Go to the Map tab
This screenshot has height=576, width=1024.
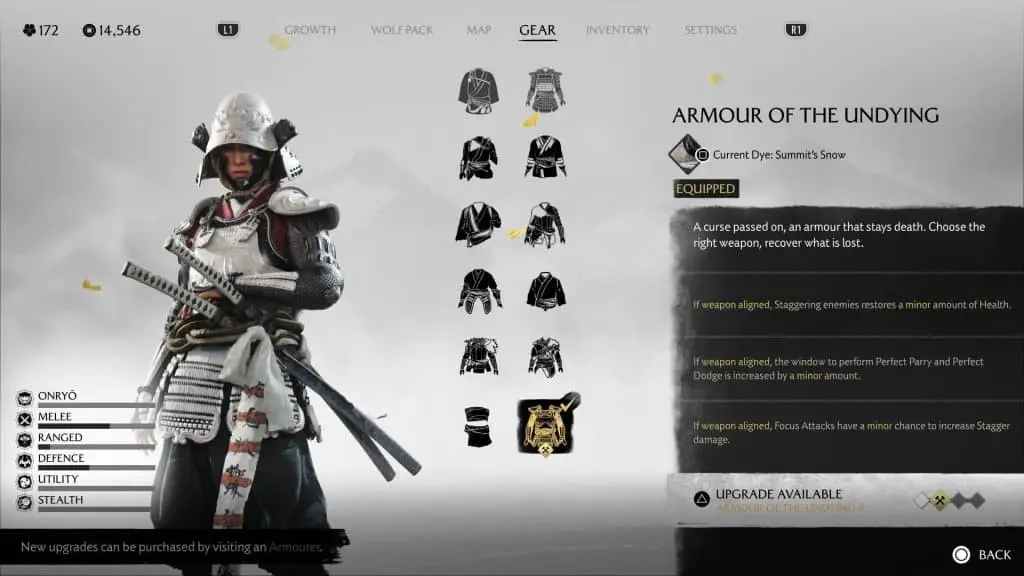coord(479,30)
